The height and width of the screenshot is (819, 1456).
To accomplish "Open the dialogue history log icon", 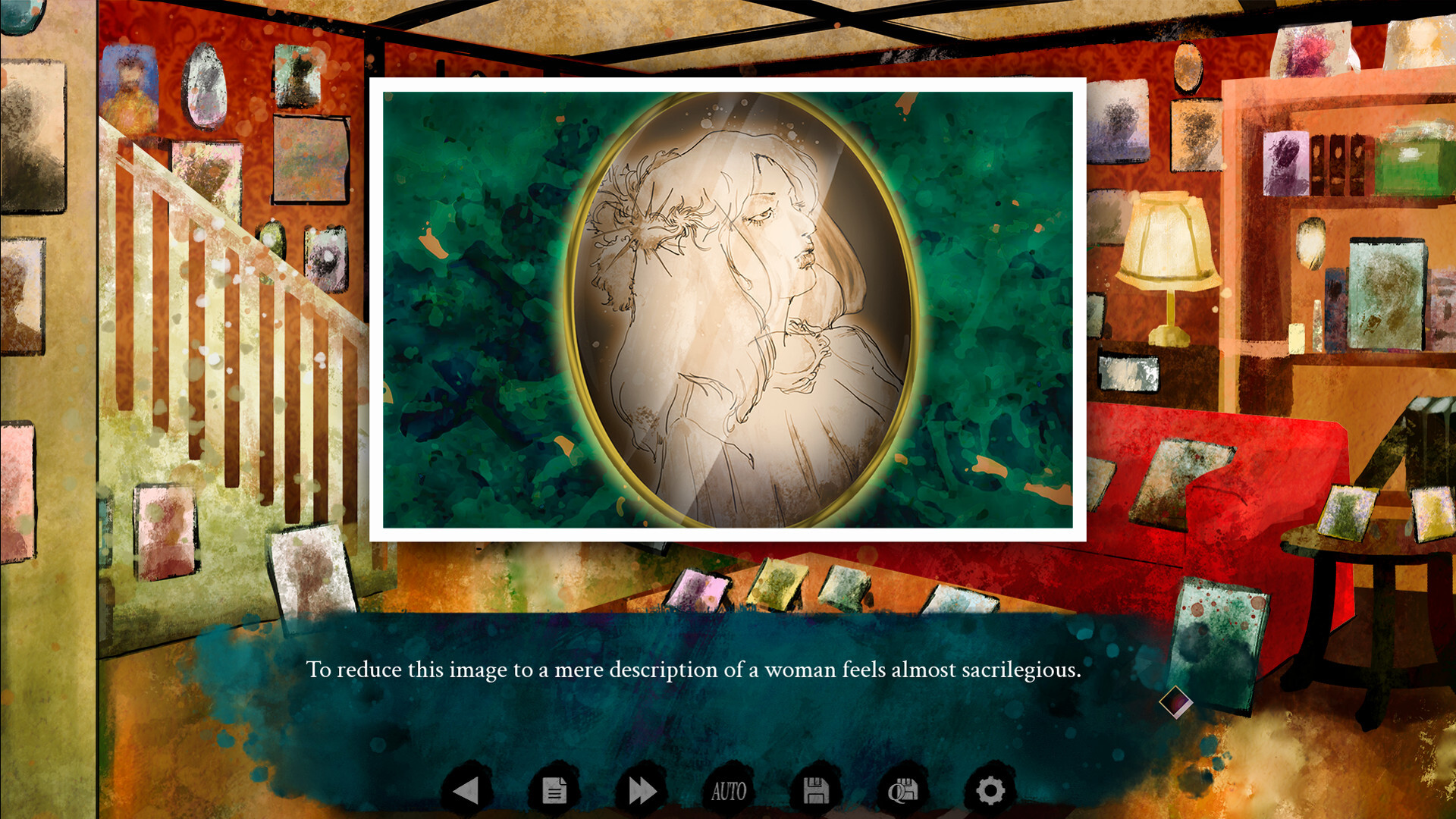I will click(553, 789).
